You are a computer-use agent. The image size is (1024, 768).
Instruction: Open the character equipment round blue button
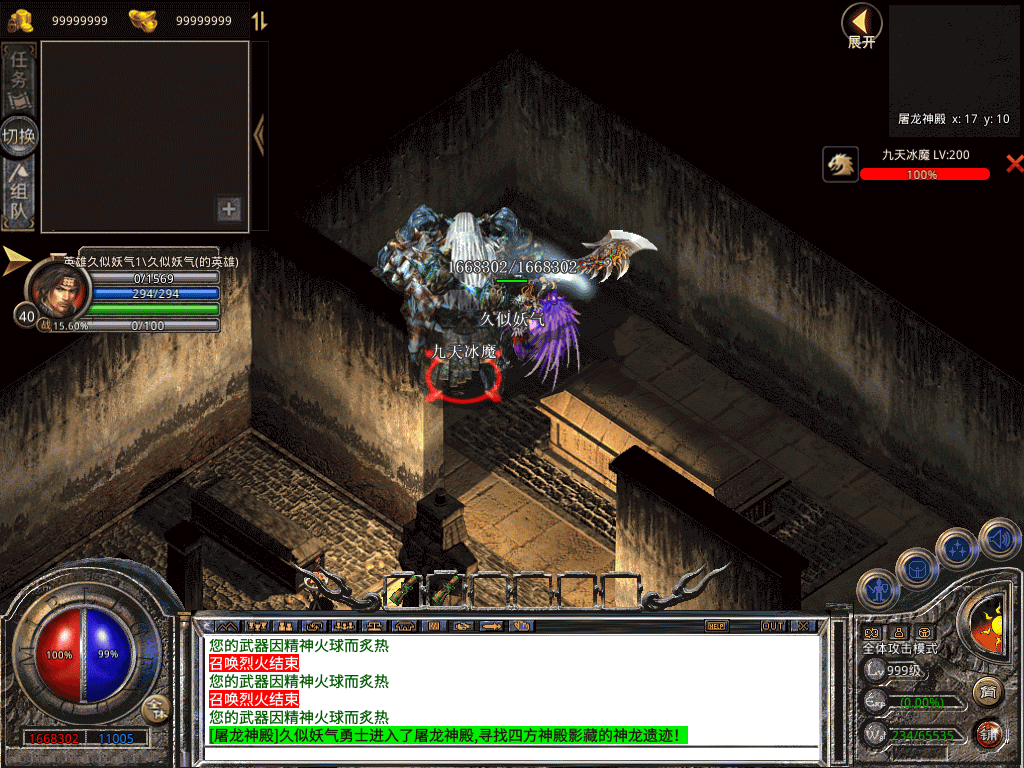click(877, 590)
